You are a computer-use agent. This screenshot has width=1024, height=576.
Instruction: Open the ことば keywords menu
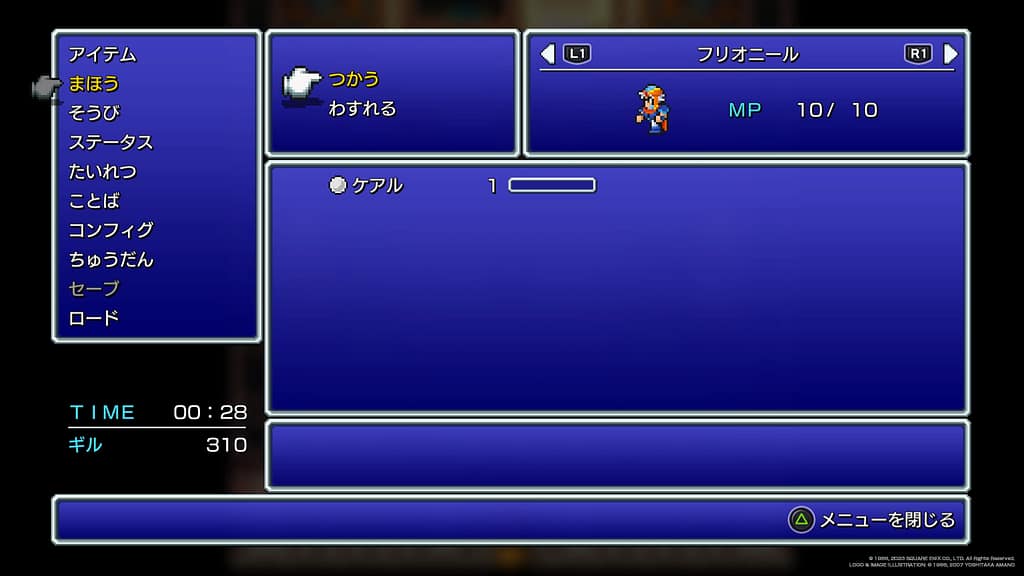click(94, 200)
